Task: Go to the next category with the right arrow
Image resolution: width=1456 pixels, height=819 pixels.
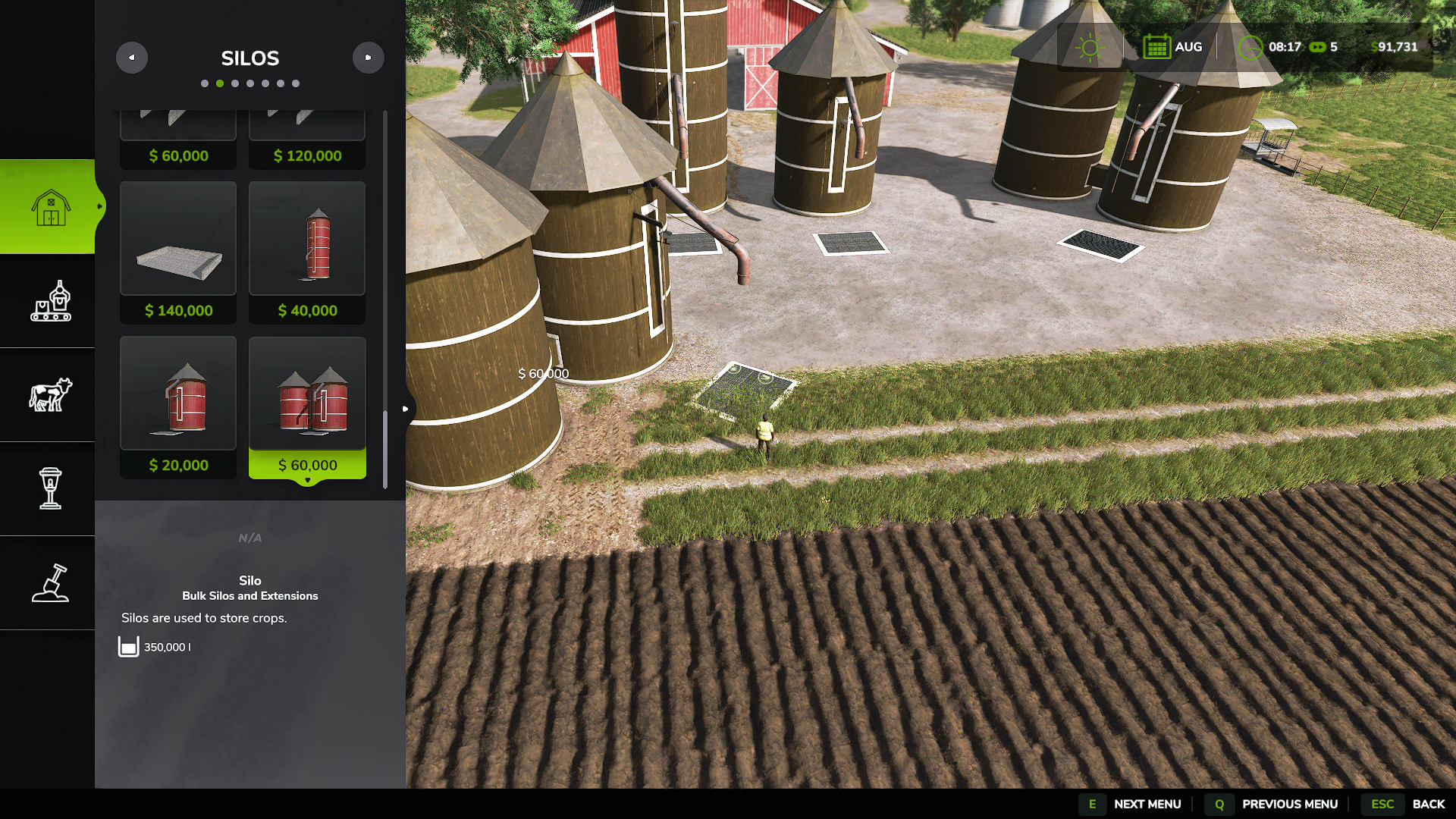Action: pos(369,58)
